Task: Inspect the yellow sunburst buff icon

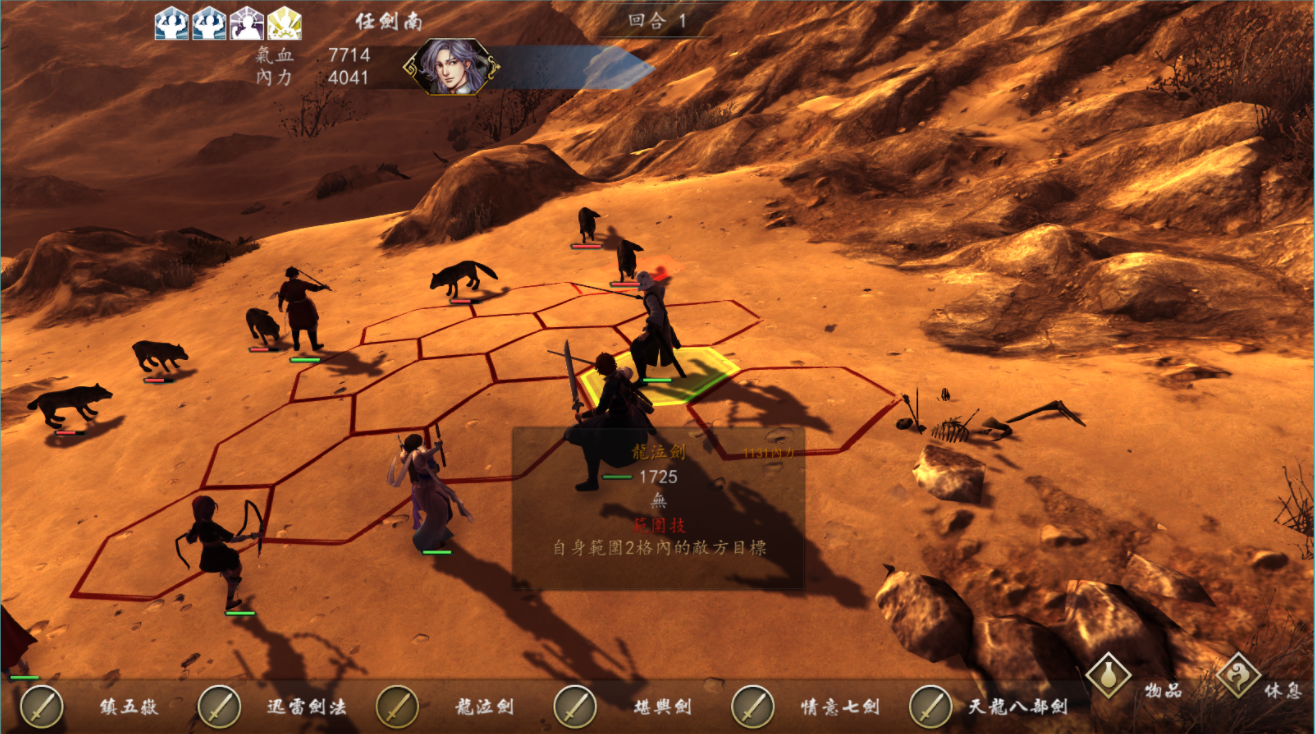Action: [x=284, y=23]
